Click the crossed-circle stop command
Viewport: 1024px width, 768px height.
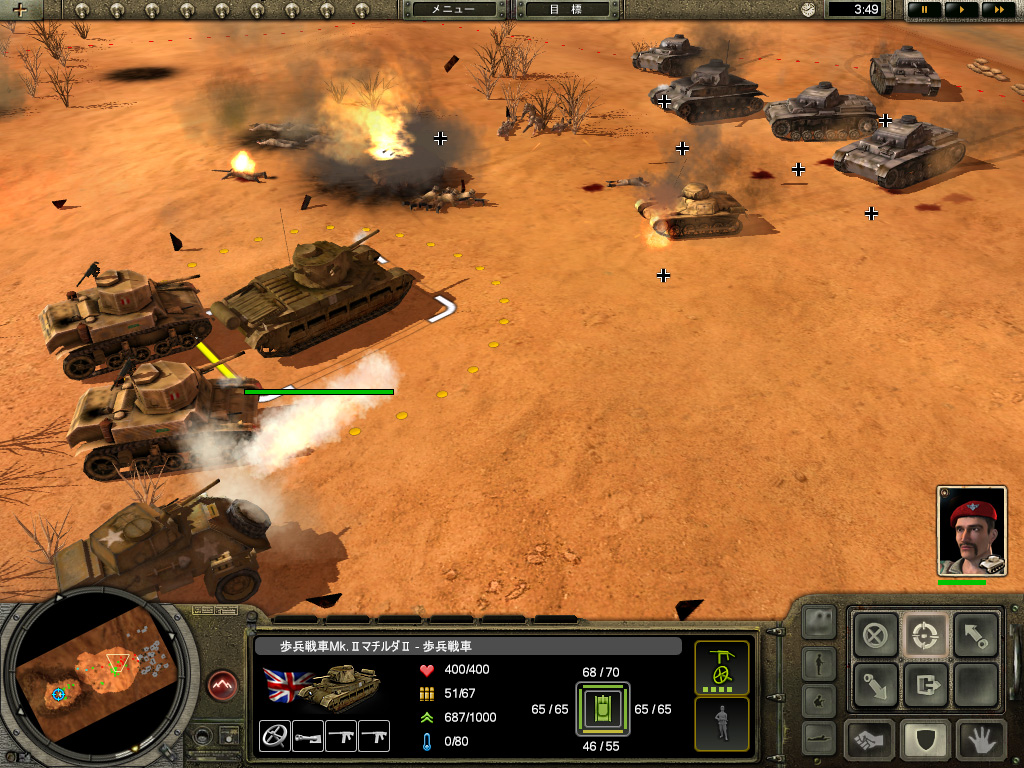tap(875, 634)
